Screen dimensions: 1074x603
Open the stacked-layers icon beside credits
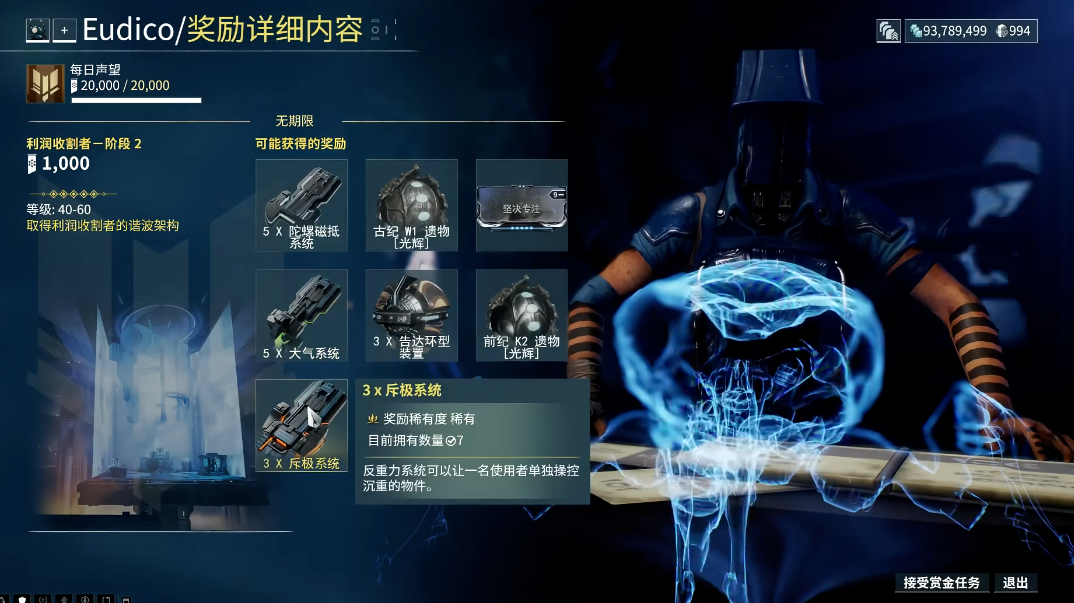click(x=889, y=31)
